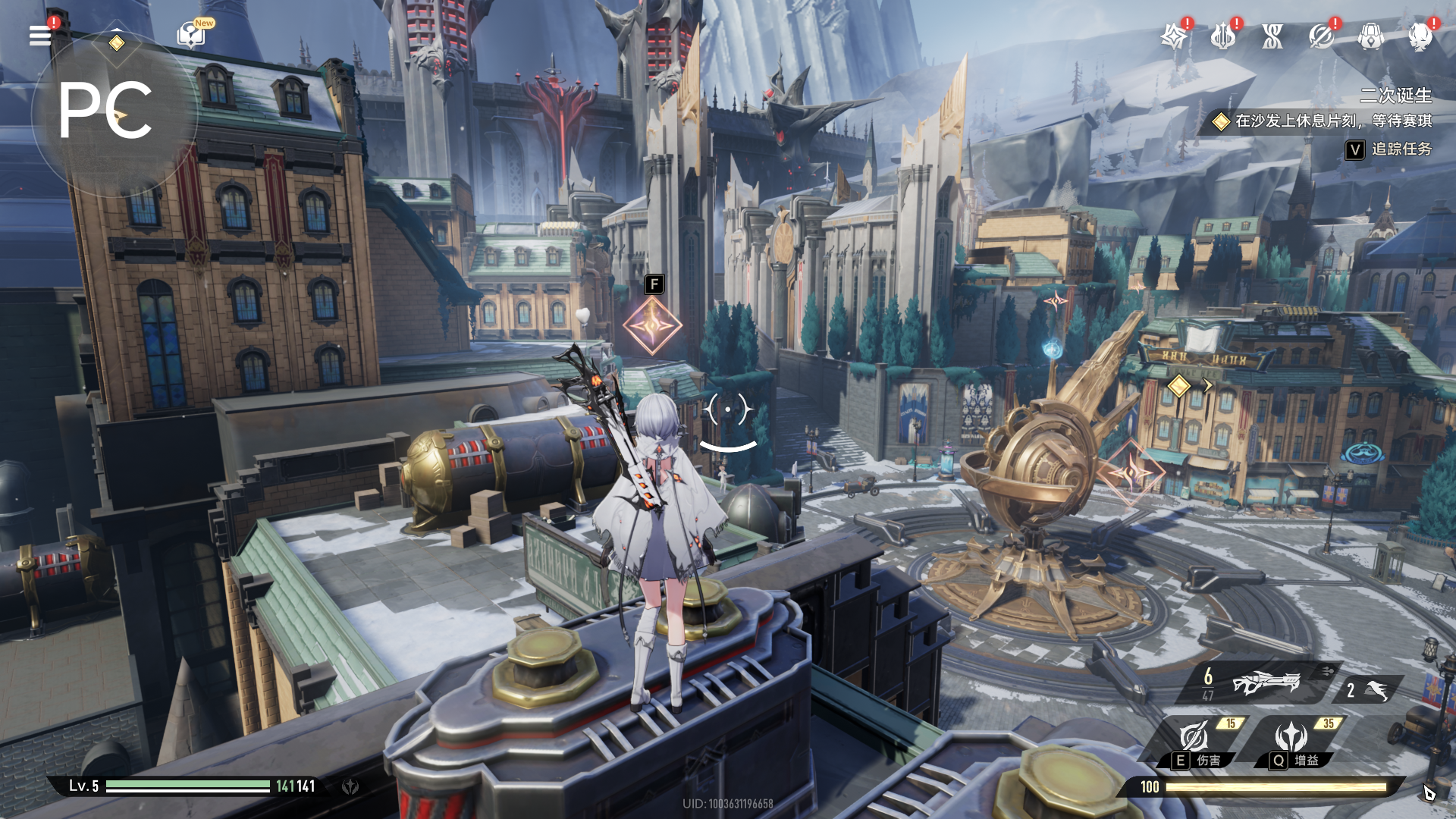Open the circular minimap
The image size is (1456, 819).
[114, 114]
